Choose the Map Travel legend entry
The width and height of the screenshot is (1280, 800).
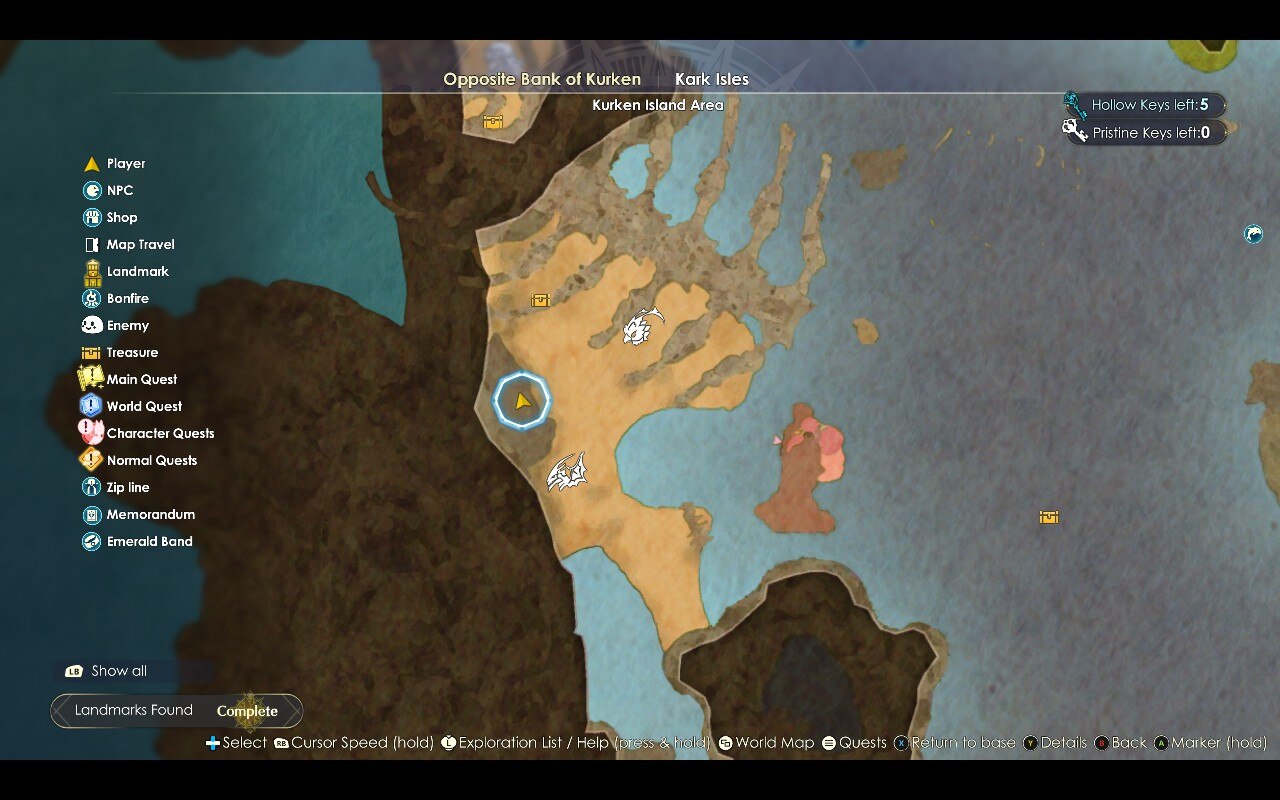140,244
